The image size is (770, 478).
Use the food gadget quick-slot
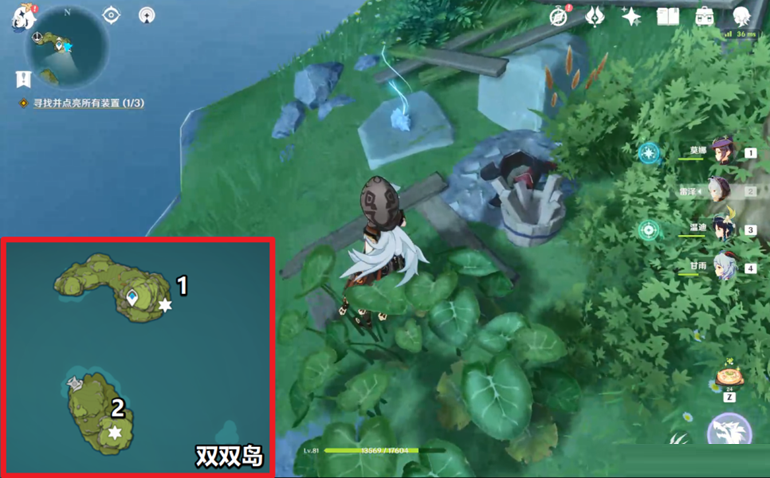click(729, 377)
